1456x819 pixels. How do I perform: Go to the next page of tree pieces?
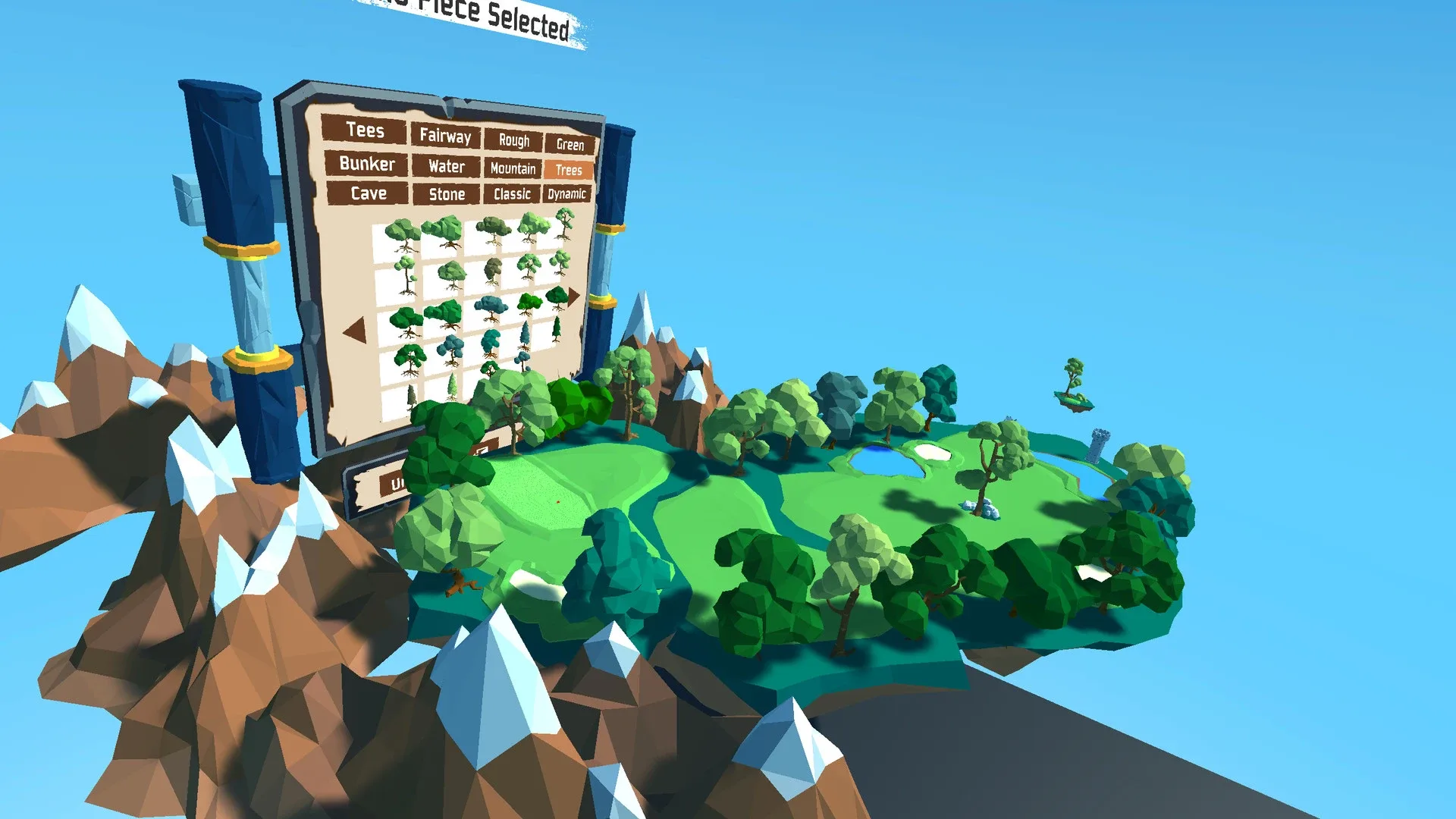tap(573, 296)
